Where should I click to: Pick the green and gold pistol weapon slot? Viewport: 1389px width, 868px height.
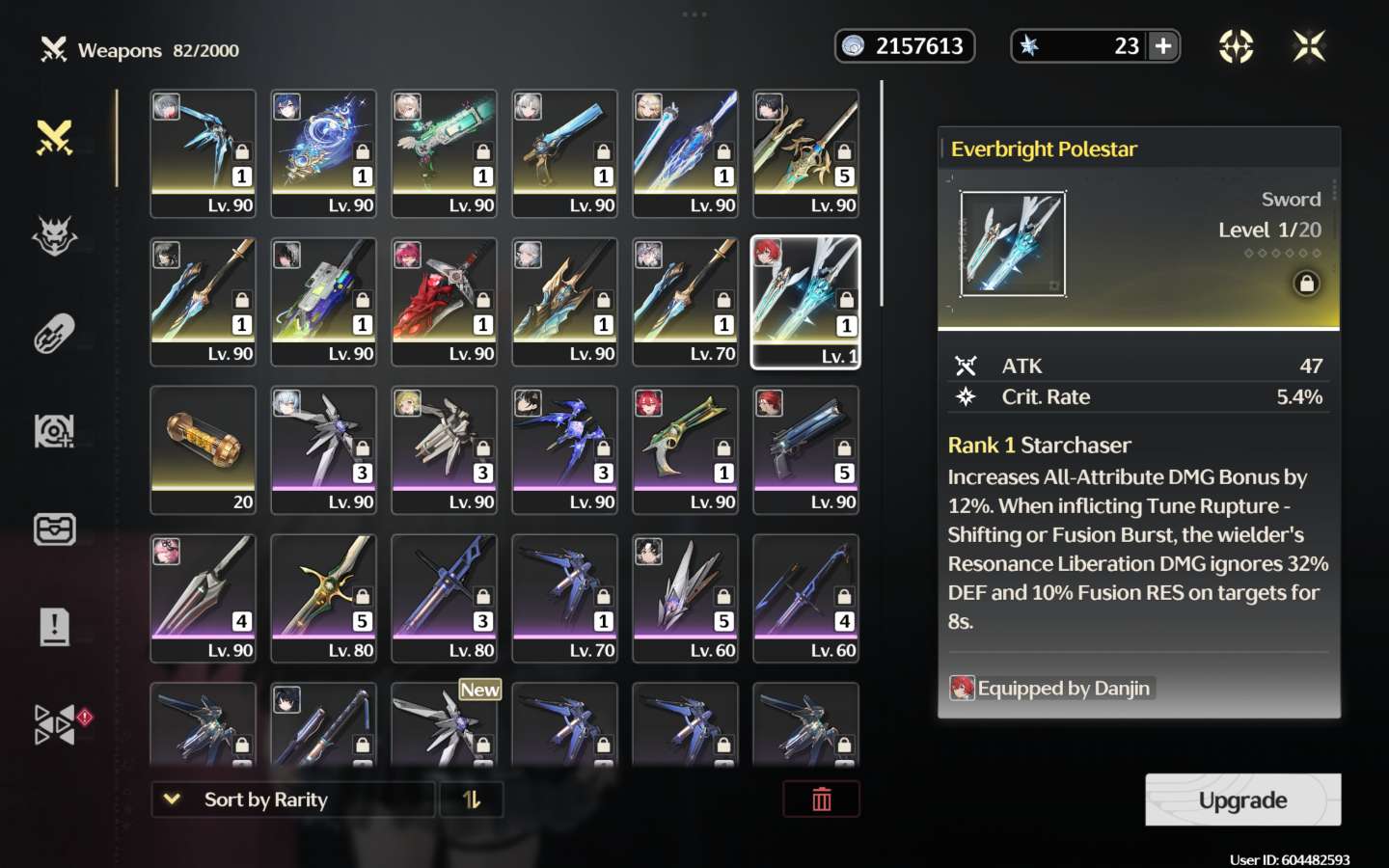685,449
